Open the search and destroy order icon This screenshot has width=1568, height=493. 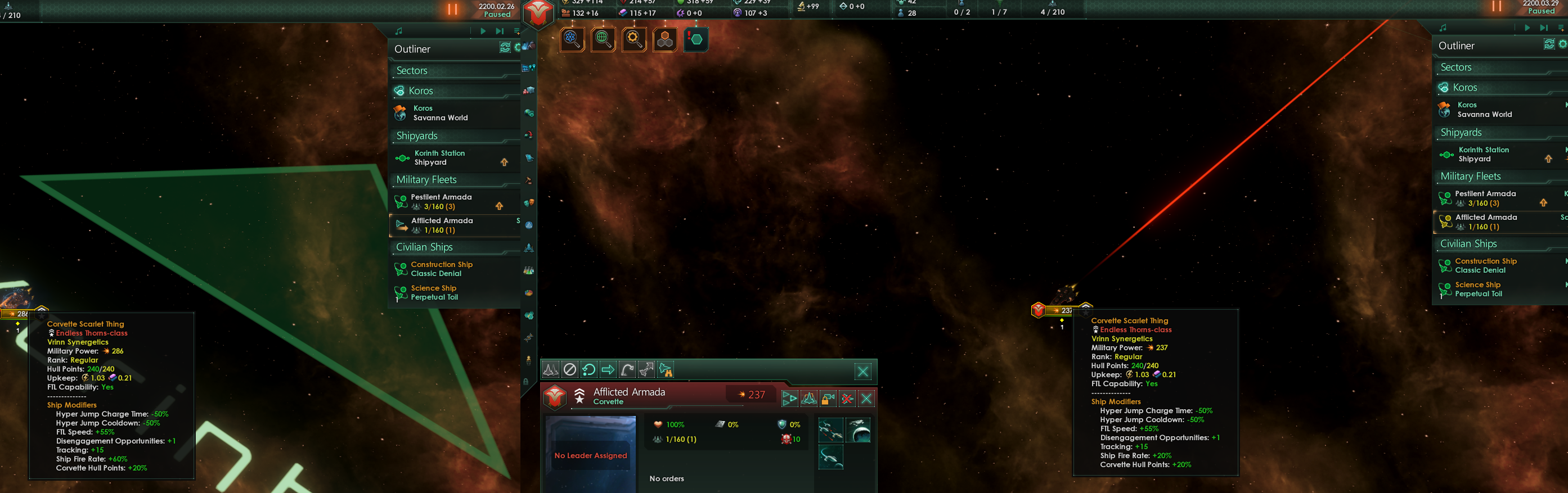coord(666,369)
